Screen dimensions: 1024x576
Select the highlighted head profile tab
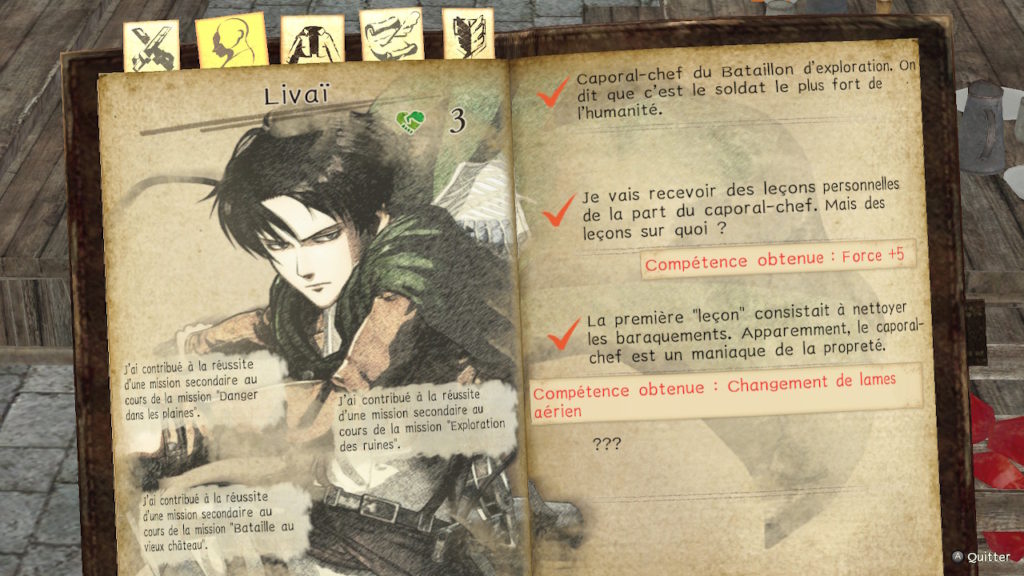(x=231, y=40)
